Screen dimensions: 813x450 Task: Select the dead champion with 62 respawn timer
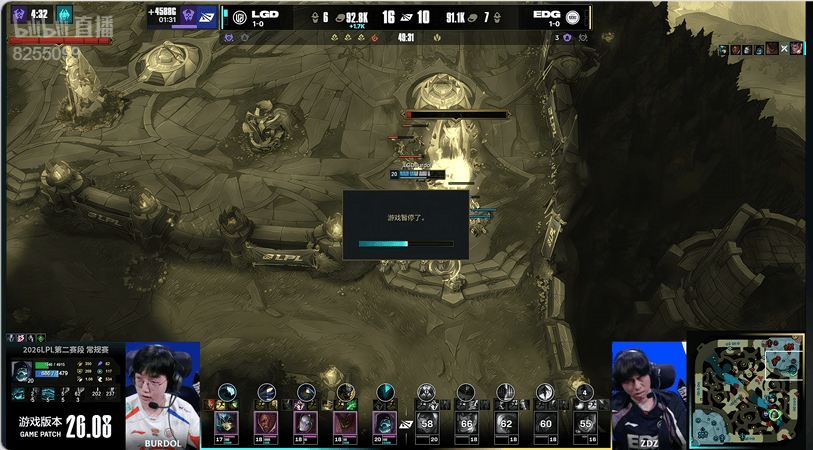pos(506,423)
